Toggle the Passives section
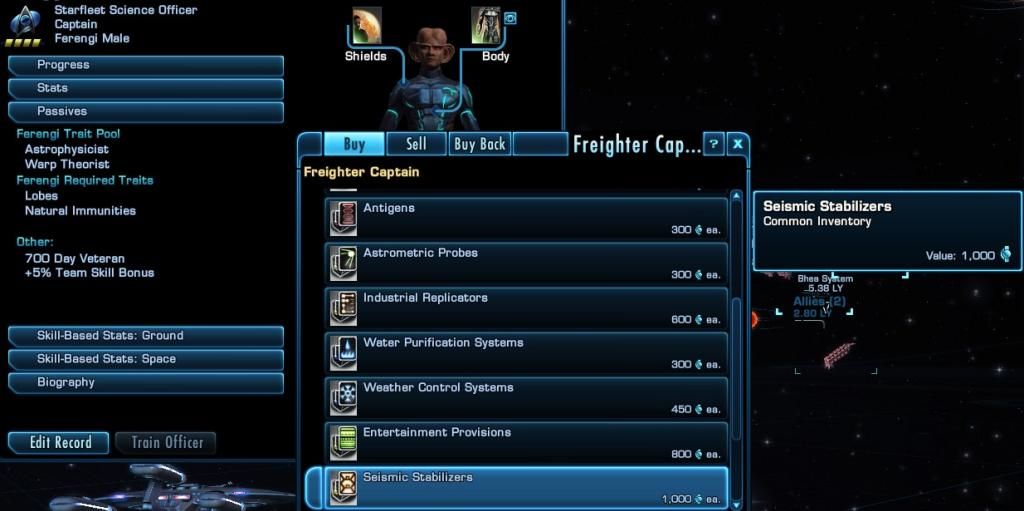The width and height of the screenshot is (1024, 511). [x=146, y=112]
